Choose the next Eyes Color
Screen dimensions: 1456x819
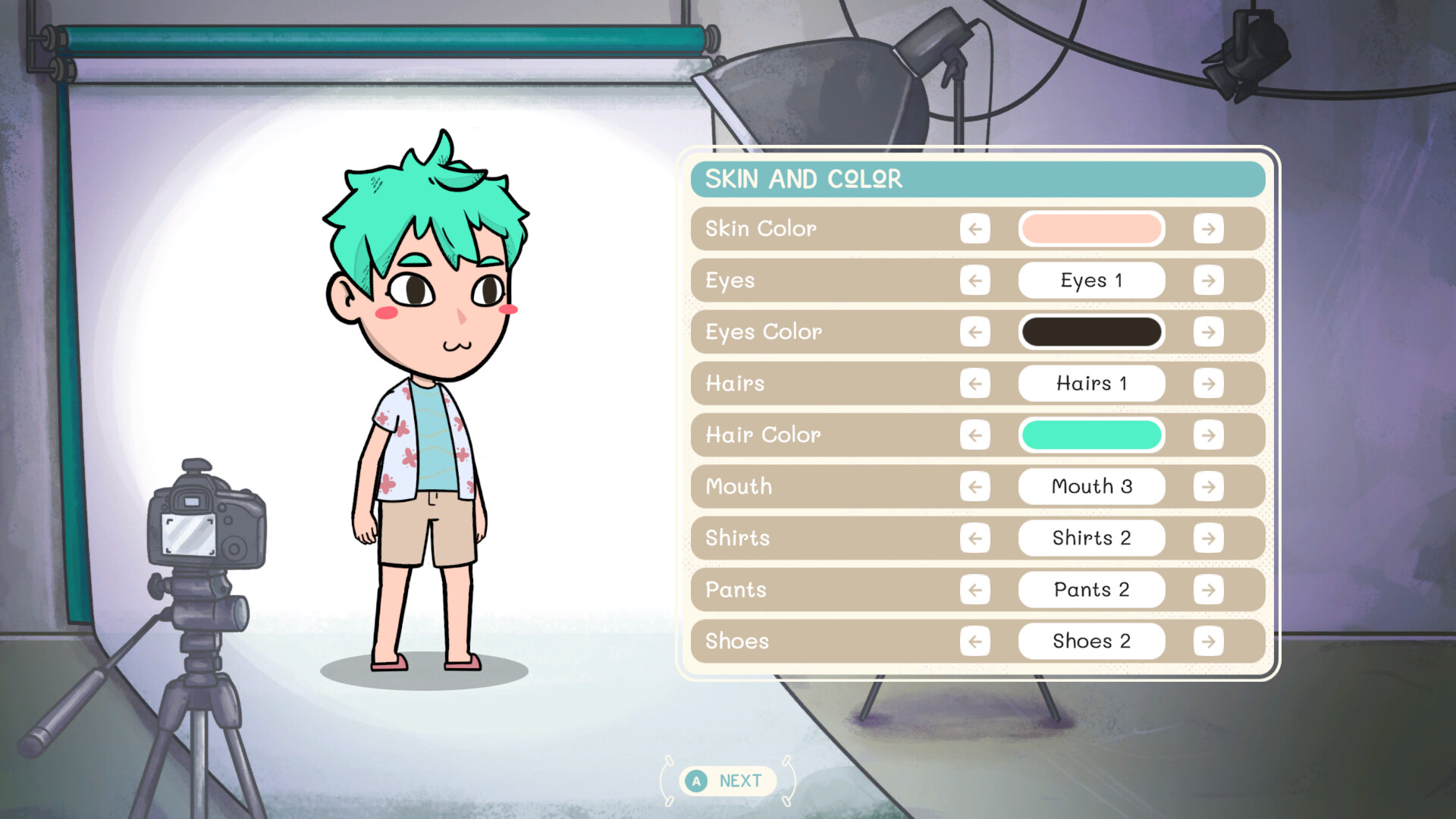[x=1208, y=332]
